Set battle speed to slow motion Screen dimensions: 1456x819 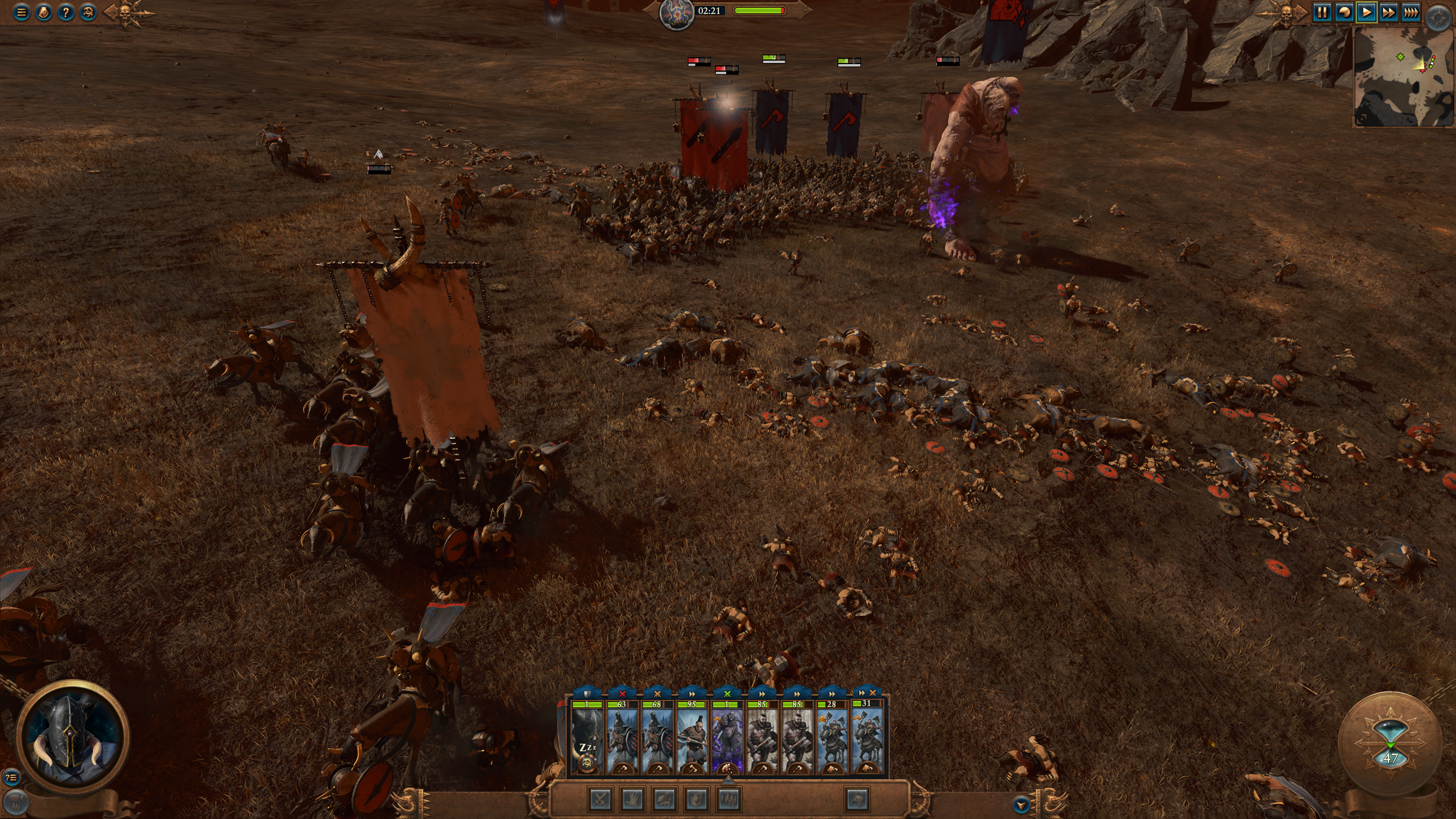(x=1344, y=12)
